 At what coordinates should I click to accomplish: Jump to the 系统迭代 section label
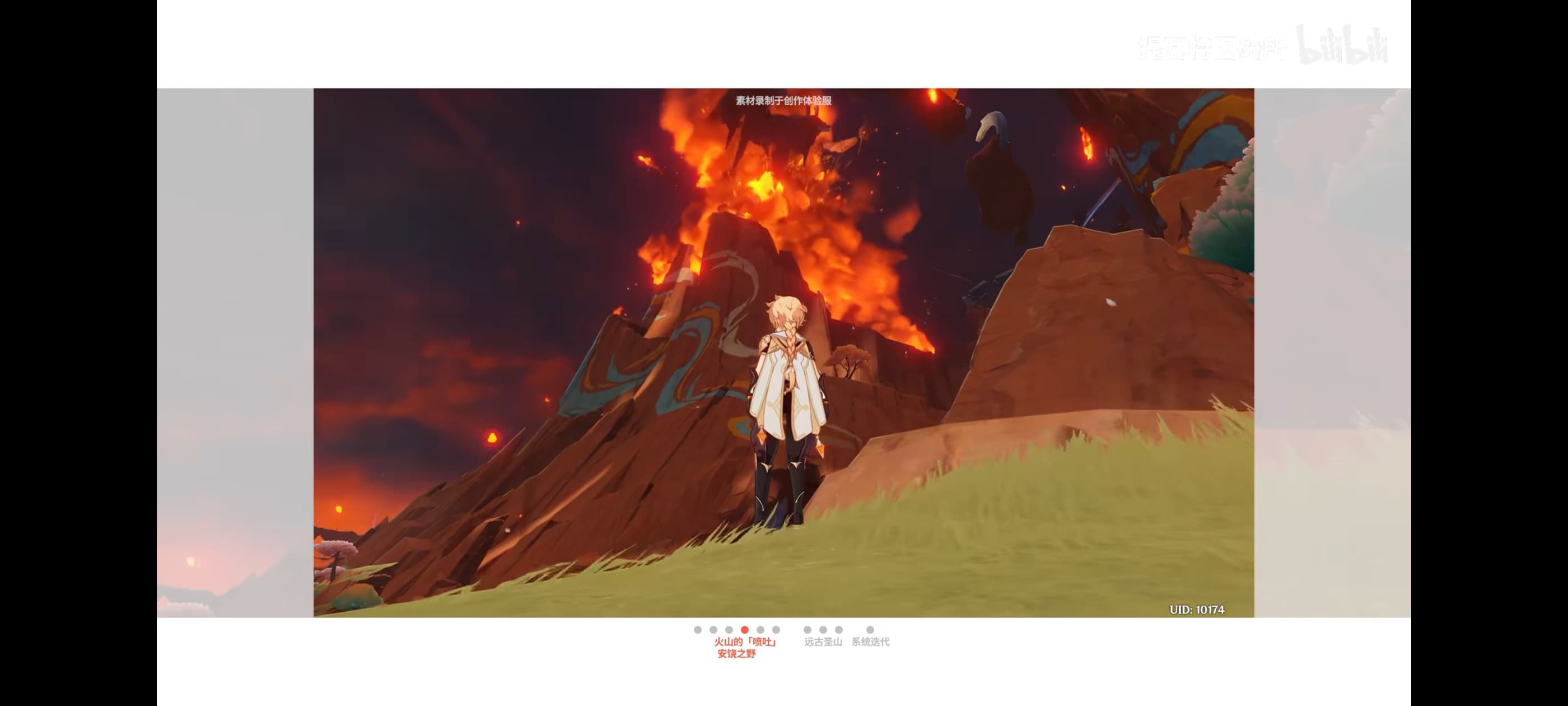[x=870, y=642]
